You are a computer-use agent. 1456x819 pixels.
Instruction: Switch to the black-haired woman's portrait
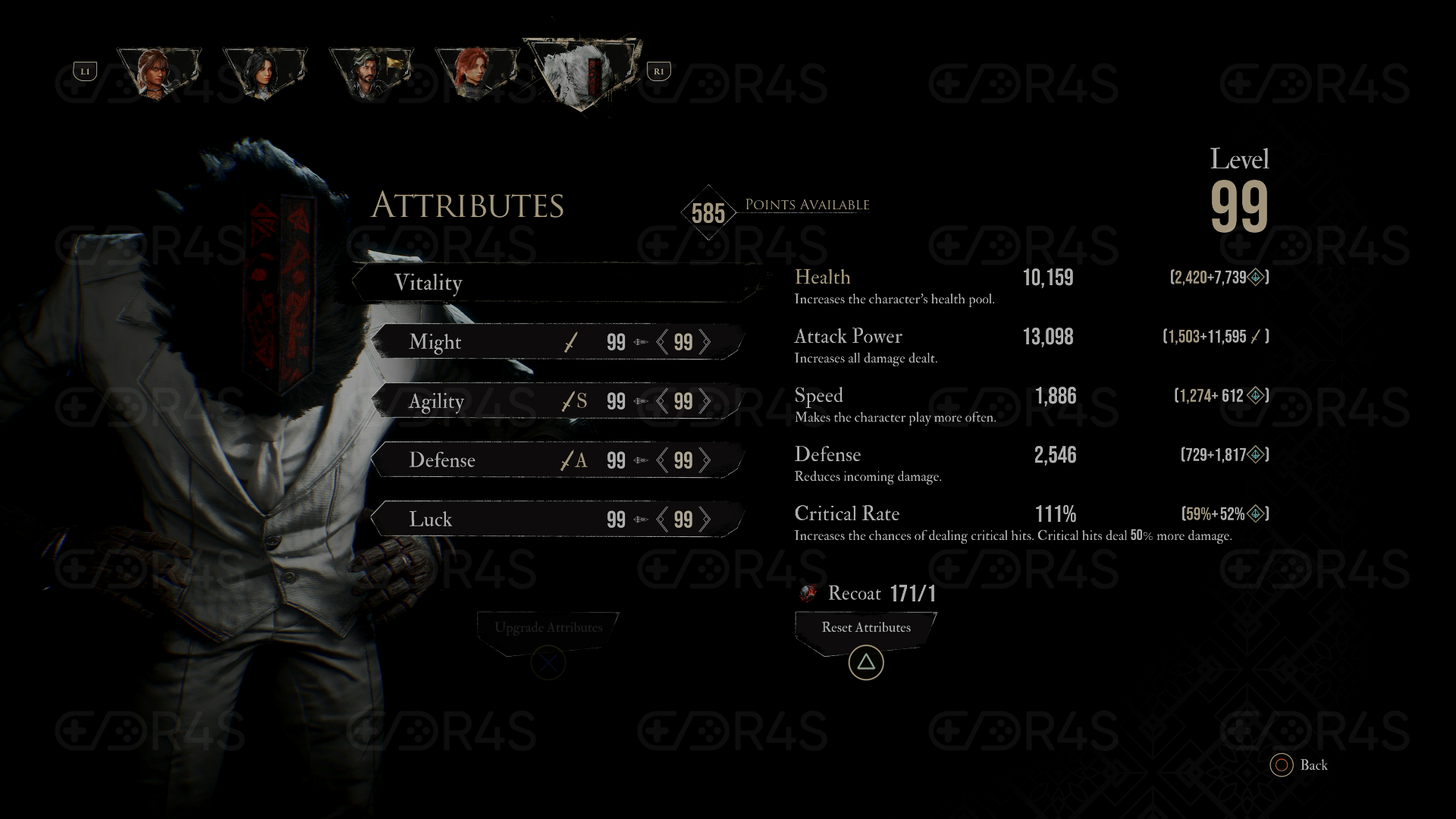coord(265,74)
